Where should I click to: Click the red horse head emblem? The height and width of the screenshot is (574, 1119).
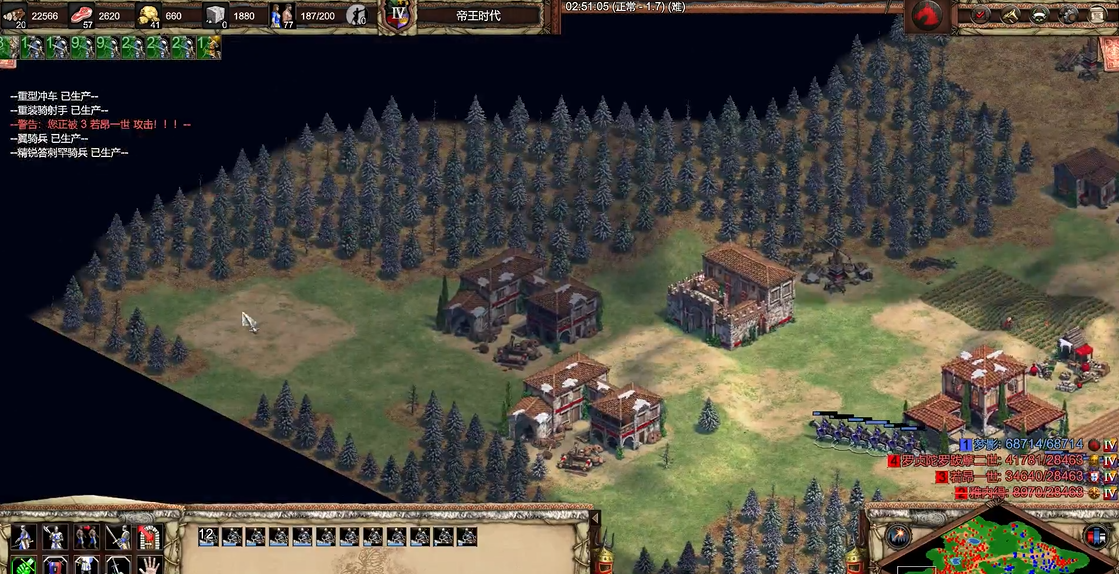(929, 16)
